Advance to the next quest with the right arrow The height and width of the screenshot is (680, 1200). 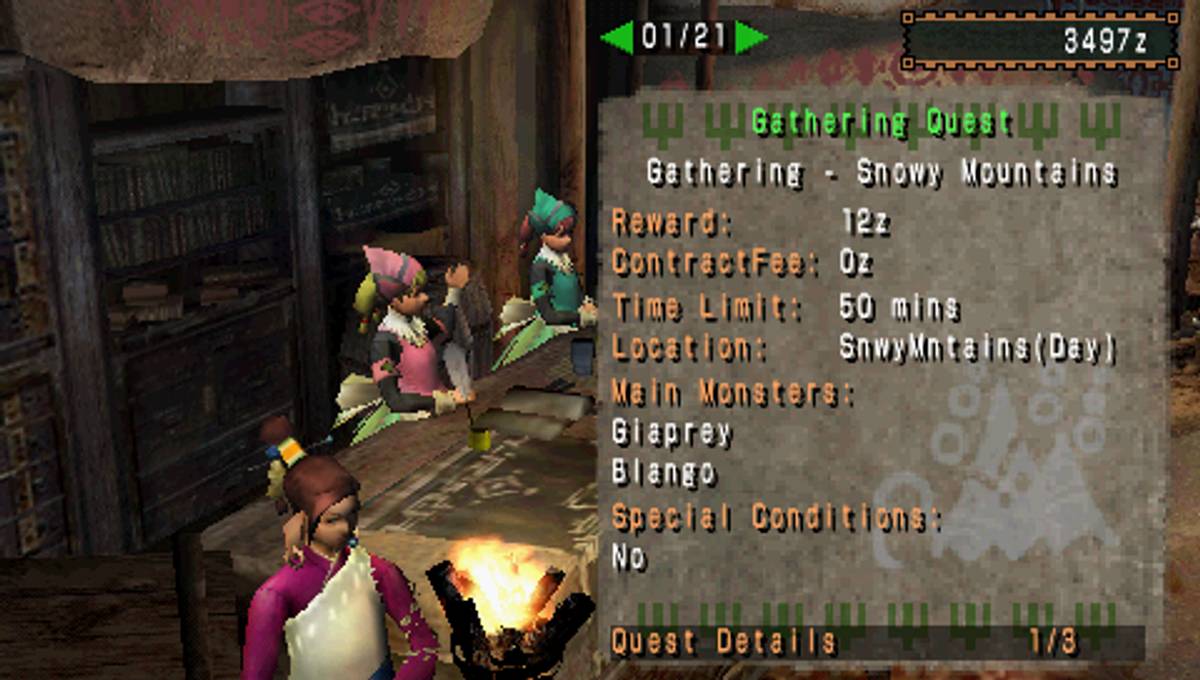[x=750, y=38]
